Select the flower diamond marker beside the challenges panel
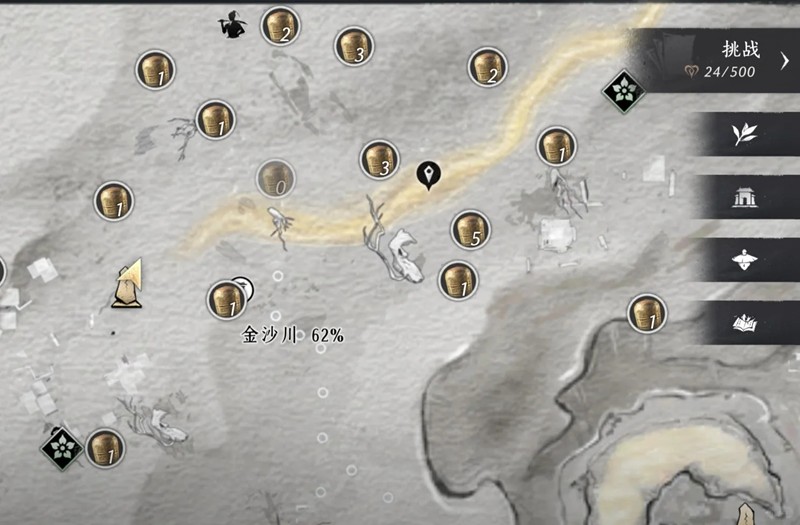 [622, 92]
